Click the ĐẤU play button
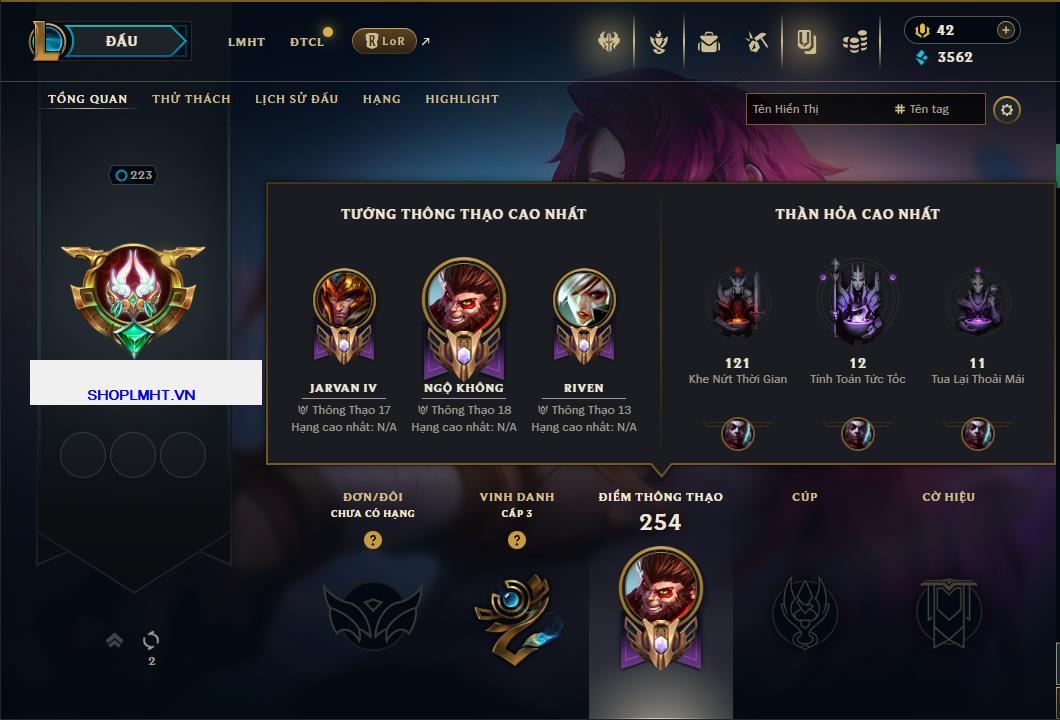The height and width of the screenshot is (720, 1060). (122, 41)
